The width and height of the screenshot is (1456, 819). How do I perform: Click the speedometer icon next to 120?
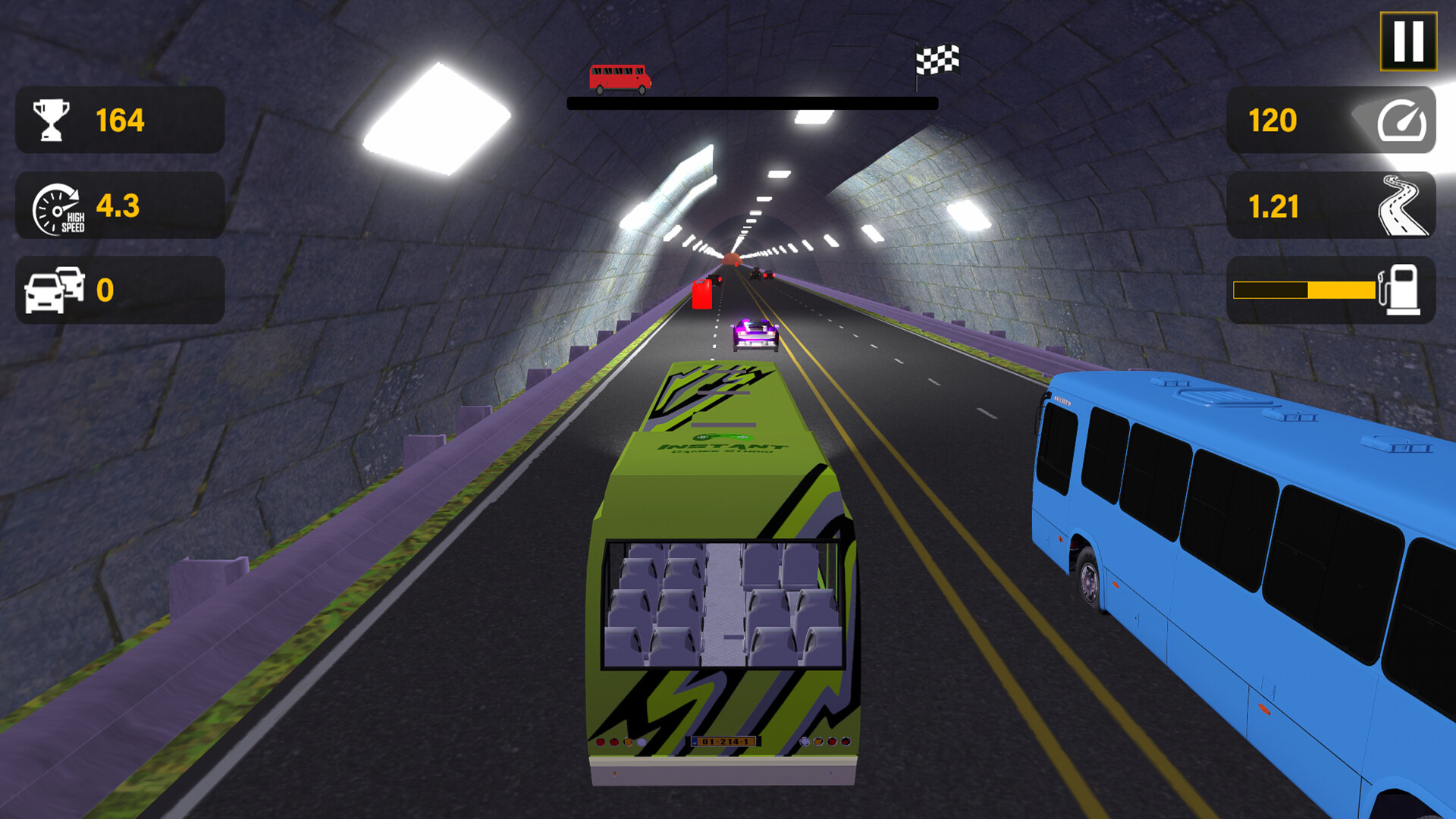point(1402,120)
